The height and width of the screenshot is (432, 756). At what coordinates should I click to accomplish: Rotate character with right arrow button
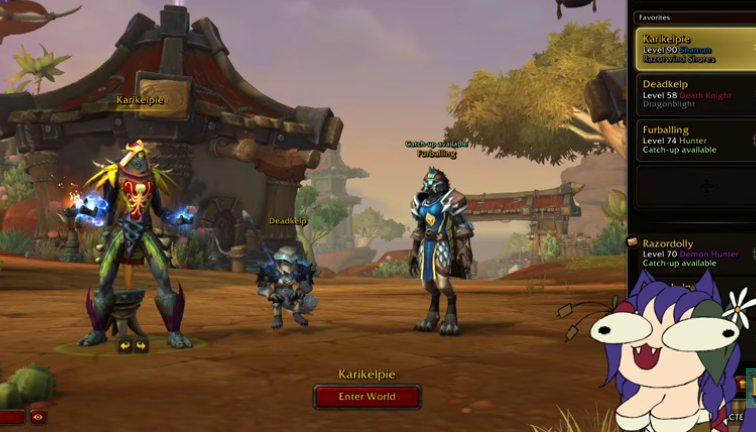pyautogui.click(x=141, y=346)
